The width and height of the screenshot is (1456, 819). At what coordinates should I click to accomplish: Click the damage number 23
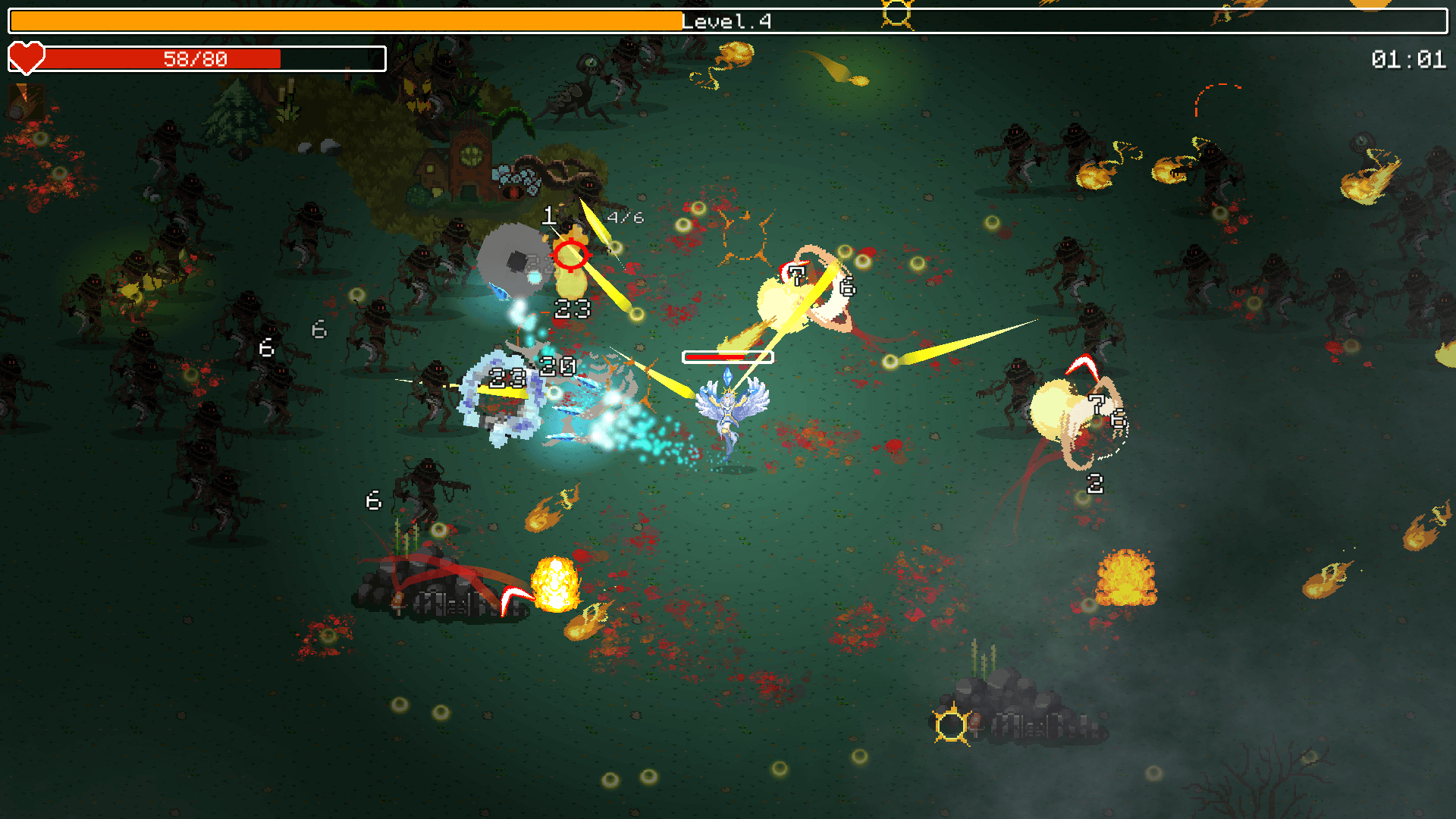tap(570, 309)
